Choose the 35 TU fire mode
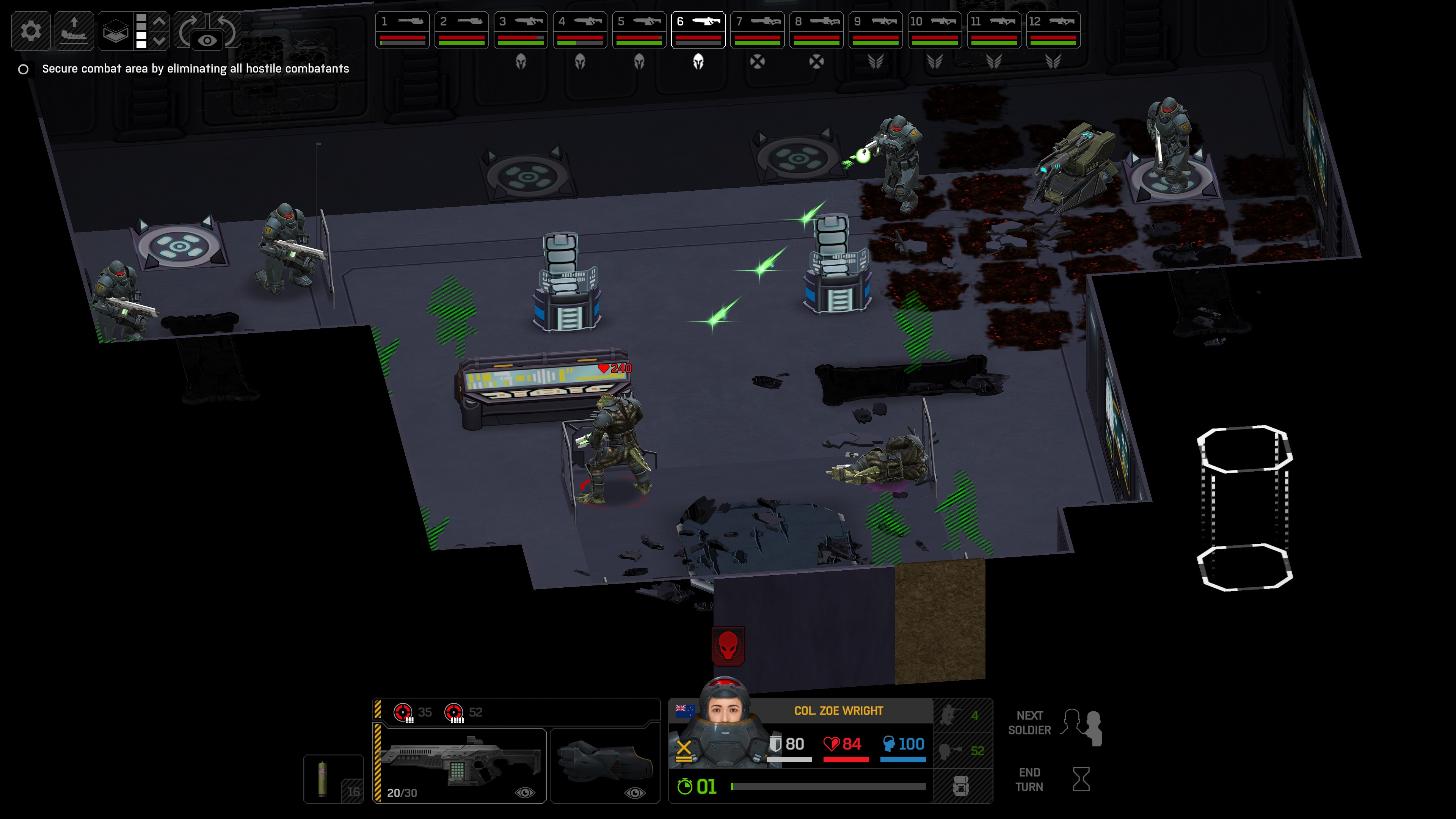This screenshot has height=819, width=1456. click(413, 712)
